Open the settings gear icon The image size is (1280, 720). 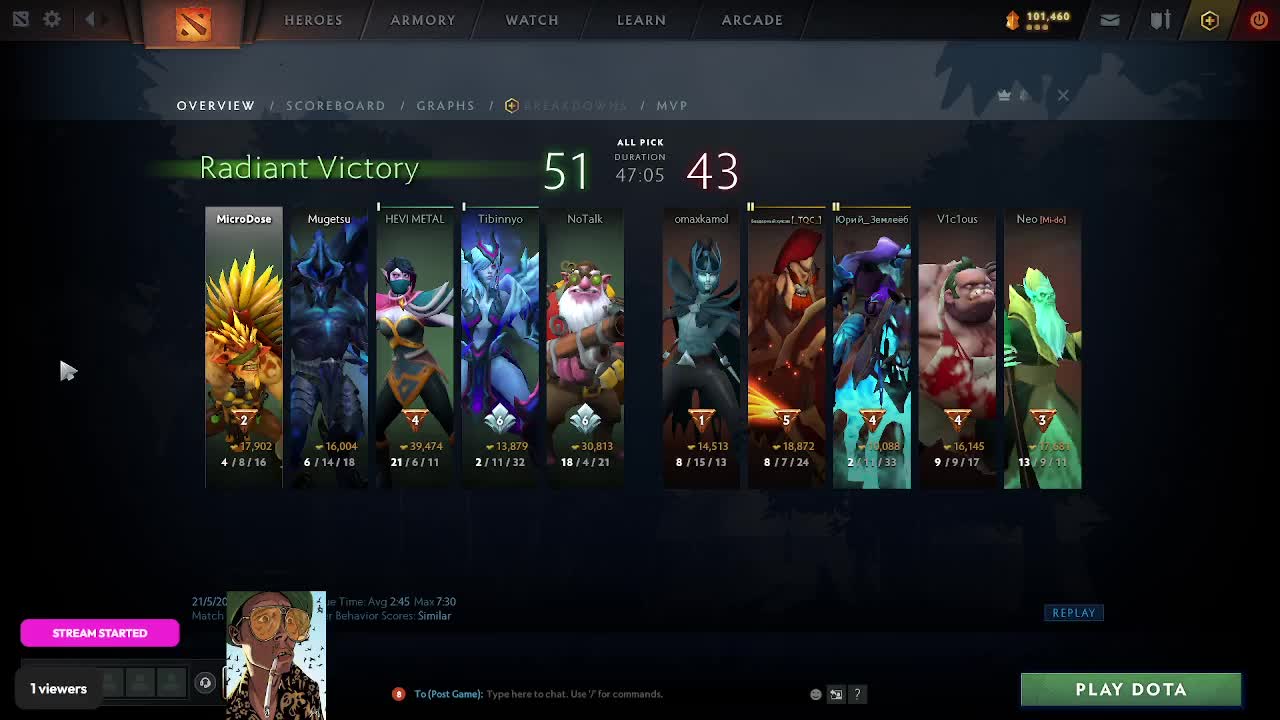(52, 19)
